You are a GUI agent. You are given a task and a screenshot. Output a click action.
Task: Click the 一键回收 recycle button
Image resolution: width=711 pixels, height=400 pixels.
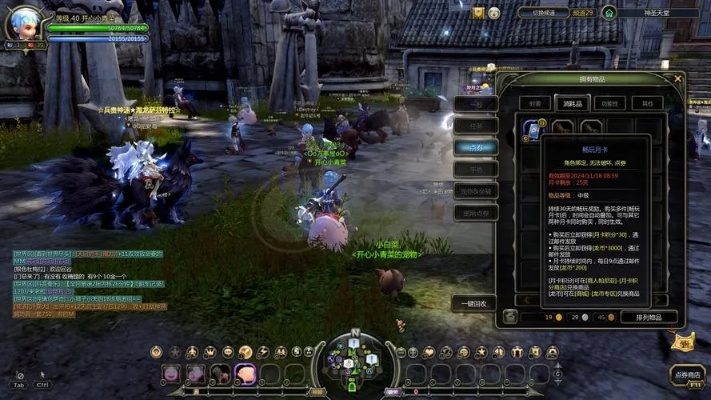point(474,303)
